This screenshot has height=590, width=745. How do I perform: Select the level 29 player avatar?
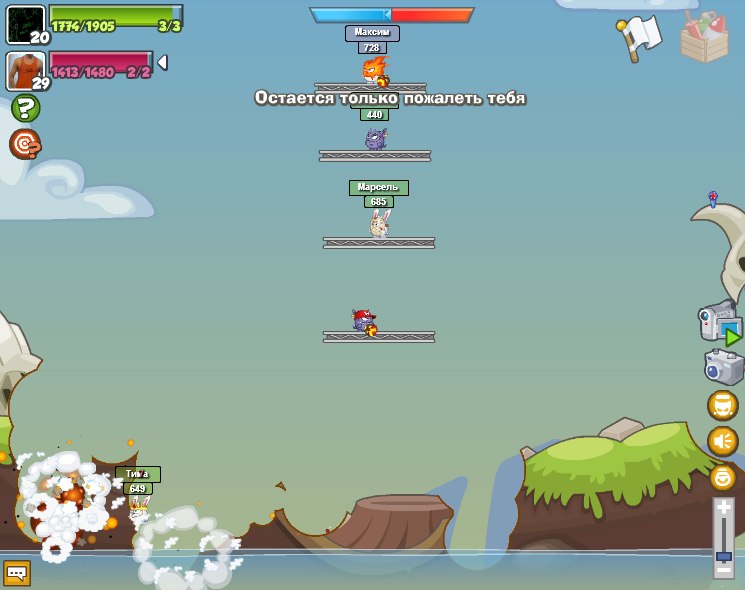(25, 71)
